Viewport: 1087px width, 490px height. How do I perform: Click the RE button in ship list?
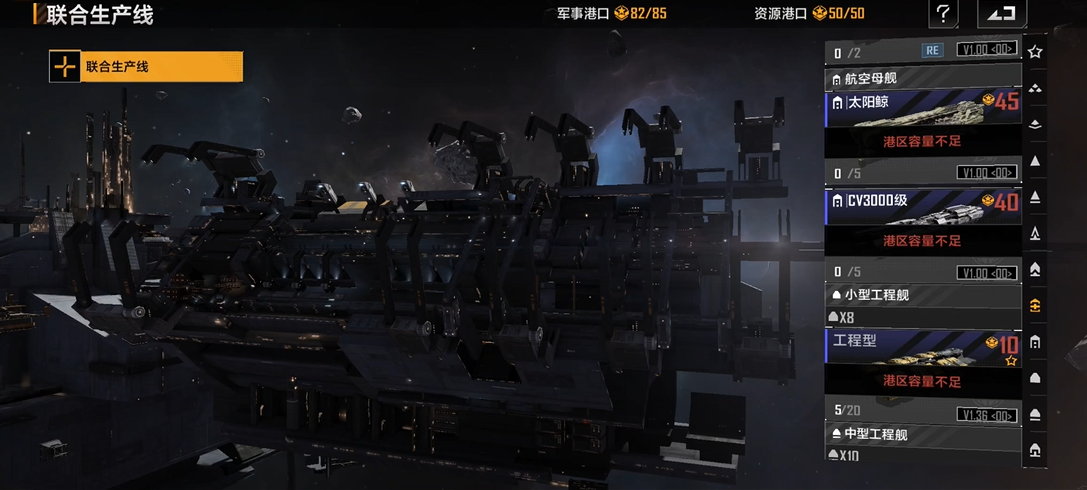tap(932, 50)
